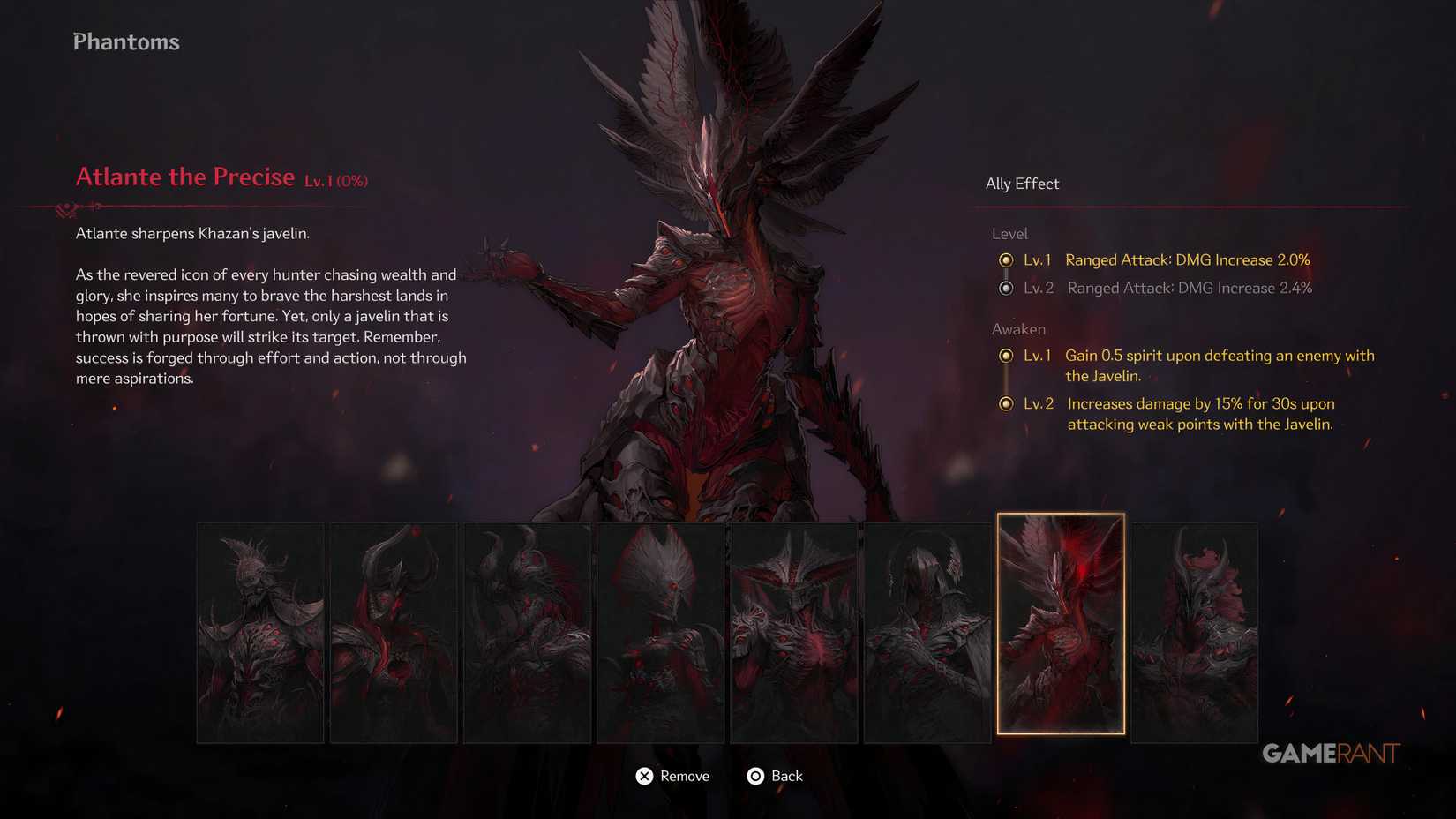The width and height of the screenshot is (1456, 819).
Task: Click the level progress track between Lv.1 and Lv.2
Action: (1007, 274)
